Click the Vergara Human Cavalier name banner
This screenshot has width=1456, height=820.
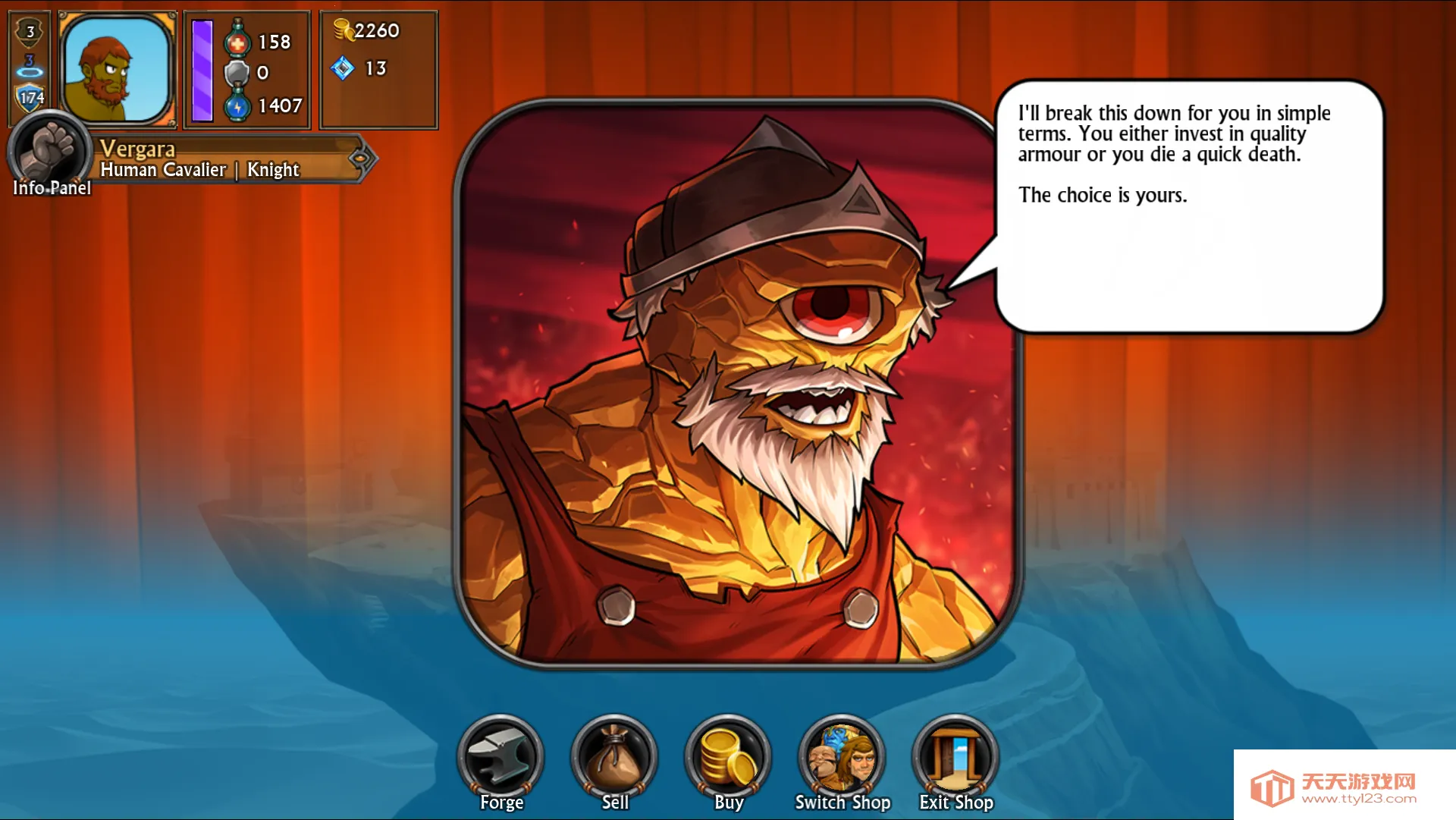[227, 159]
